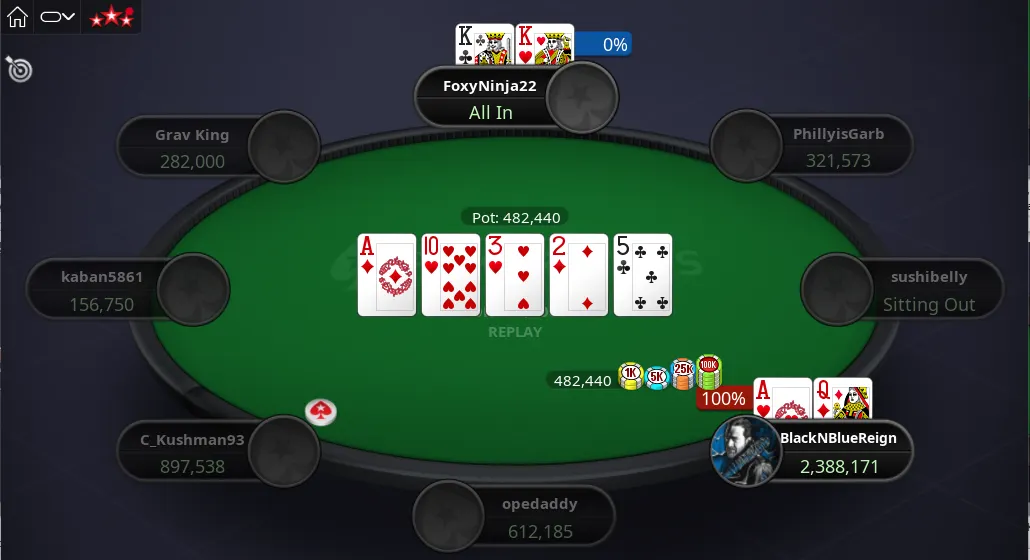Click the REPLAY label under the board
This screenshot has height=560, width=1030.
point(515,332)
